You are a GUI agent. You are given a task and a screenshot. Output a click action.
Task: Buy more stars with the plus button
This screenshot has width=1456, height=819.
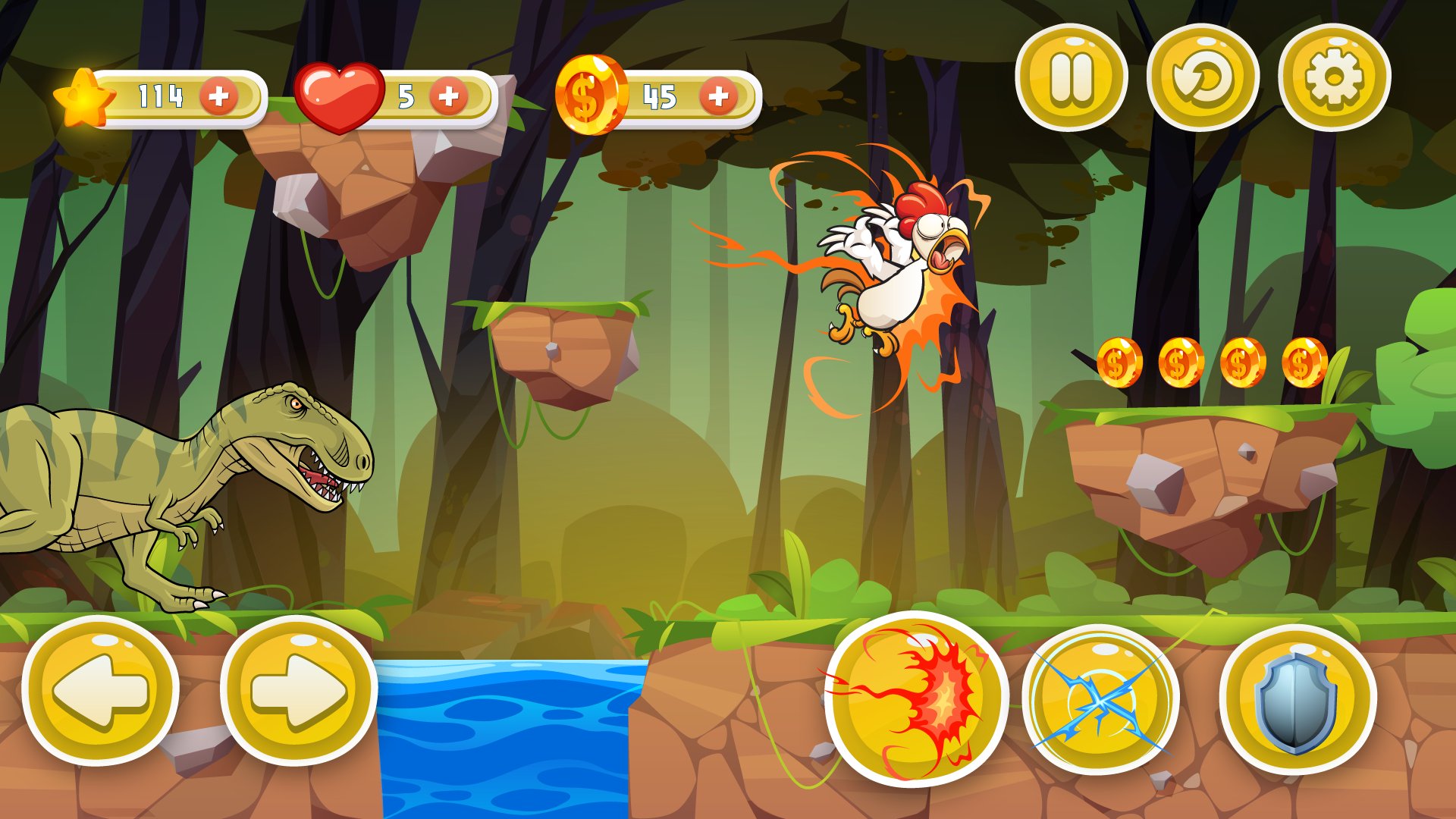(x=218, y=96)
